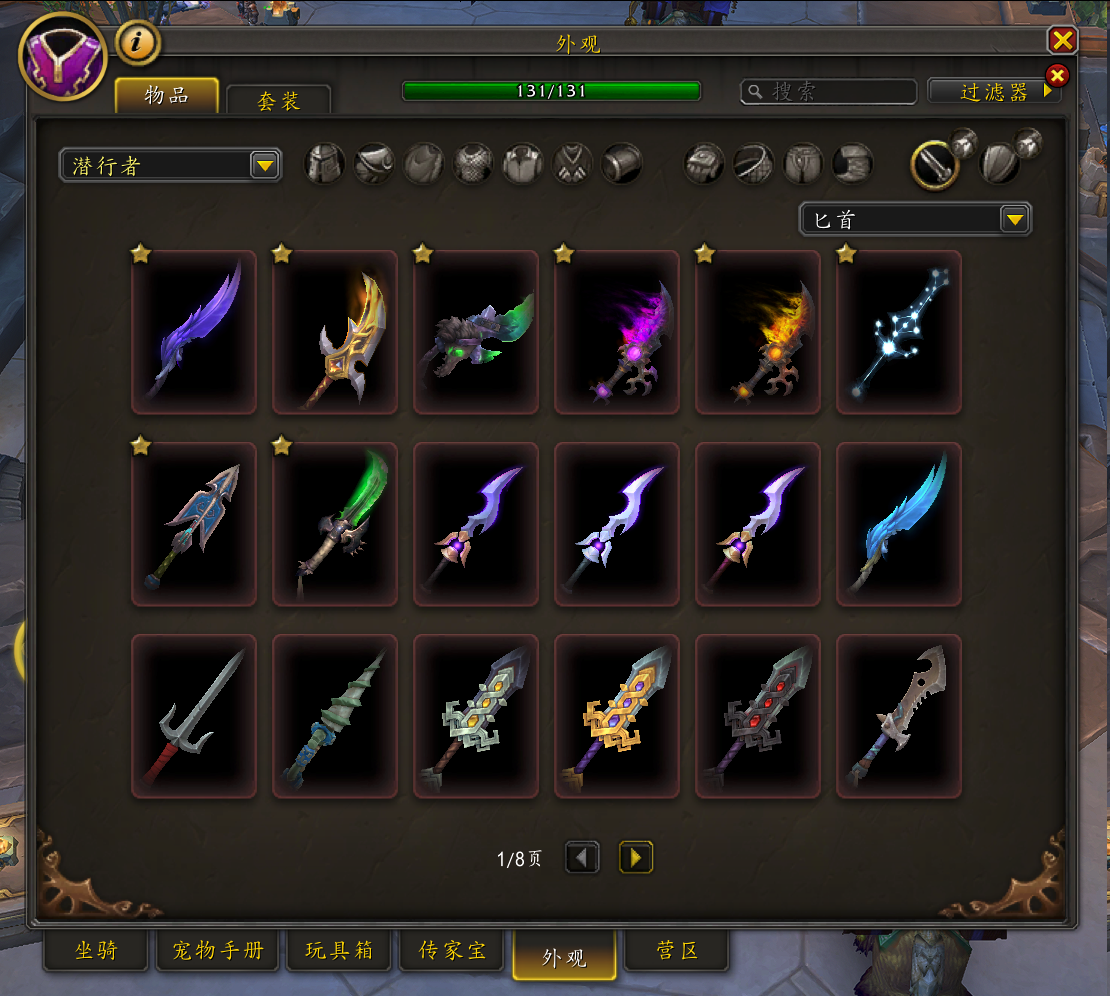The width and height of the screenshot is (1110, 996).
Task: Select the helmet slot filter icon
Action: pyautogui.click(x=325, y=164)
